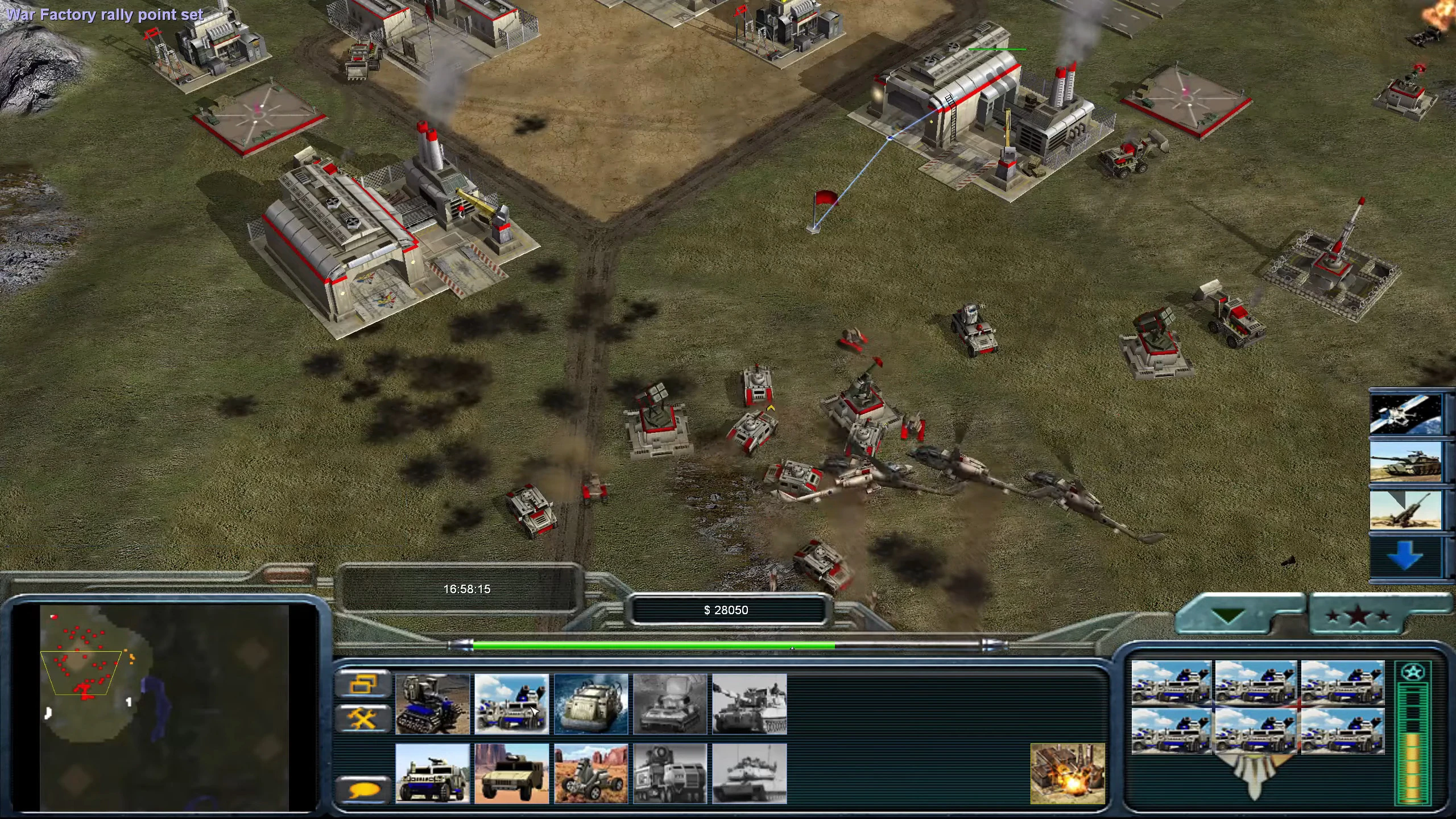This screenshot has height=819, width=1456.
Task: Queue a Humvee
Action: point(511,773)
